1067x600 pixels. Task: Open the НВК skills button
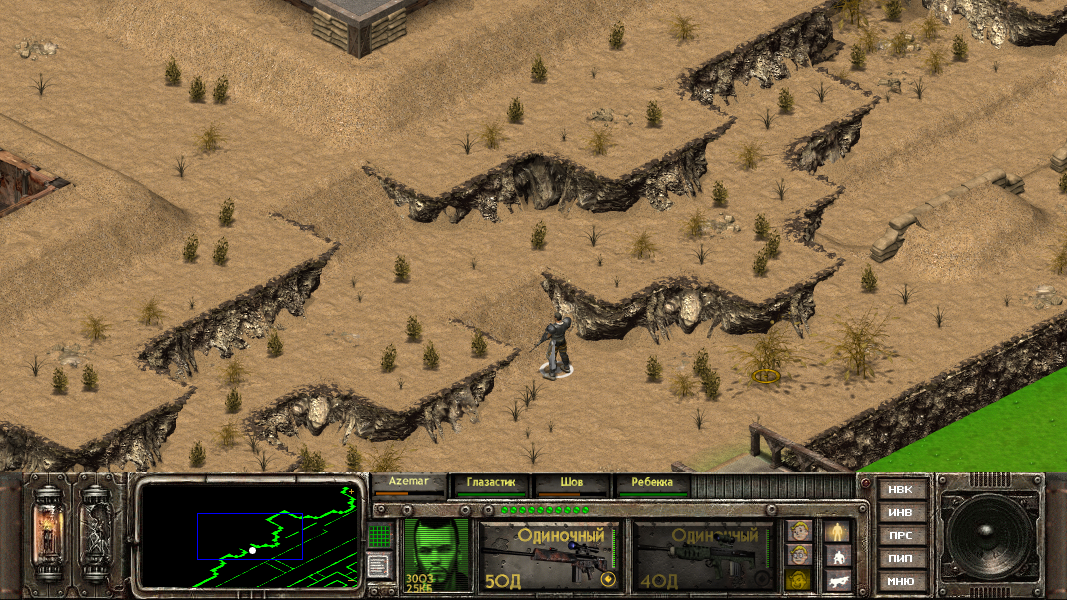tap(900, 490)
